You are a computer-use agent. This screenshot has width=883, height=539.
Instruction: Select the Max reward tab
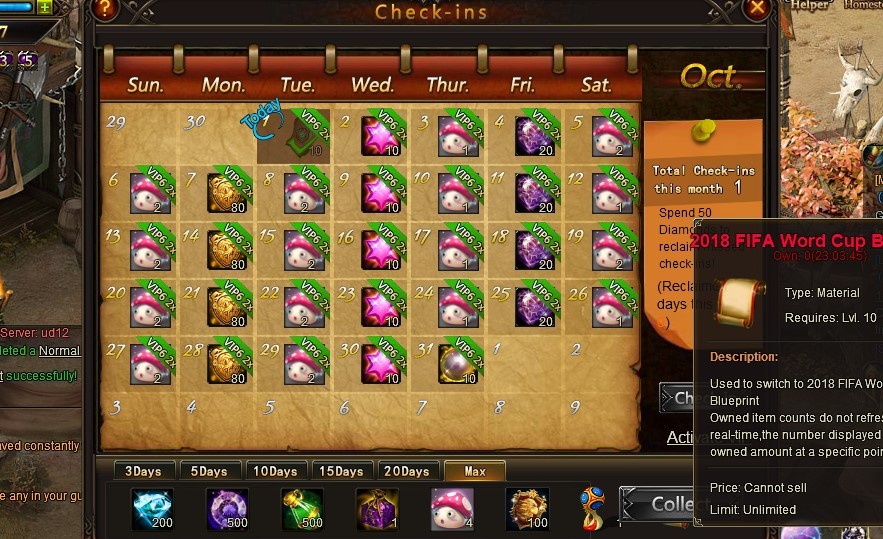point(474,471)
